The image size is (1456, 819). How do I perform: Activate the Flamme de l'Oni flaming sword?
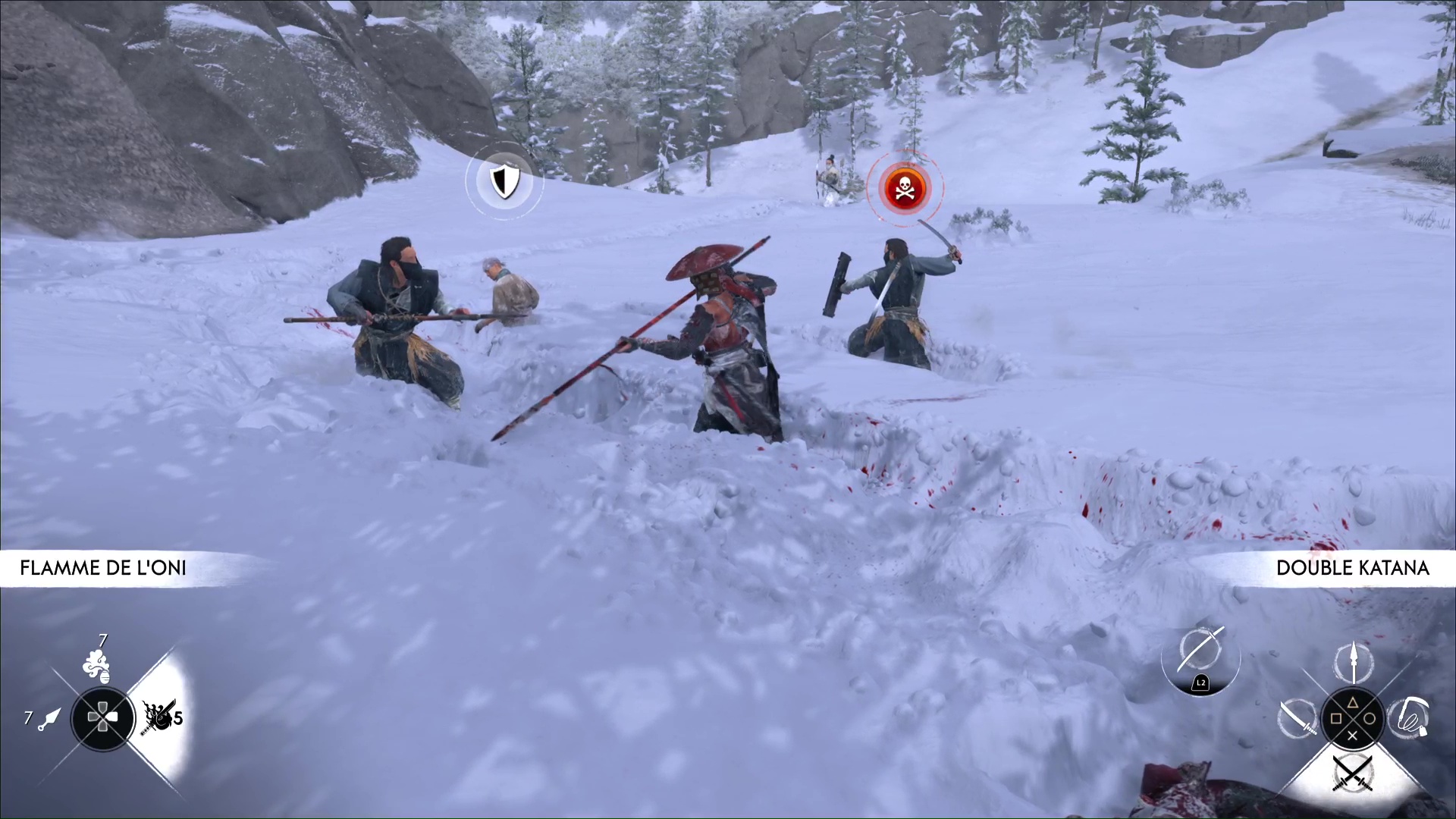tap(158, 717)
